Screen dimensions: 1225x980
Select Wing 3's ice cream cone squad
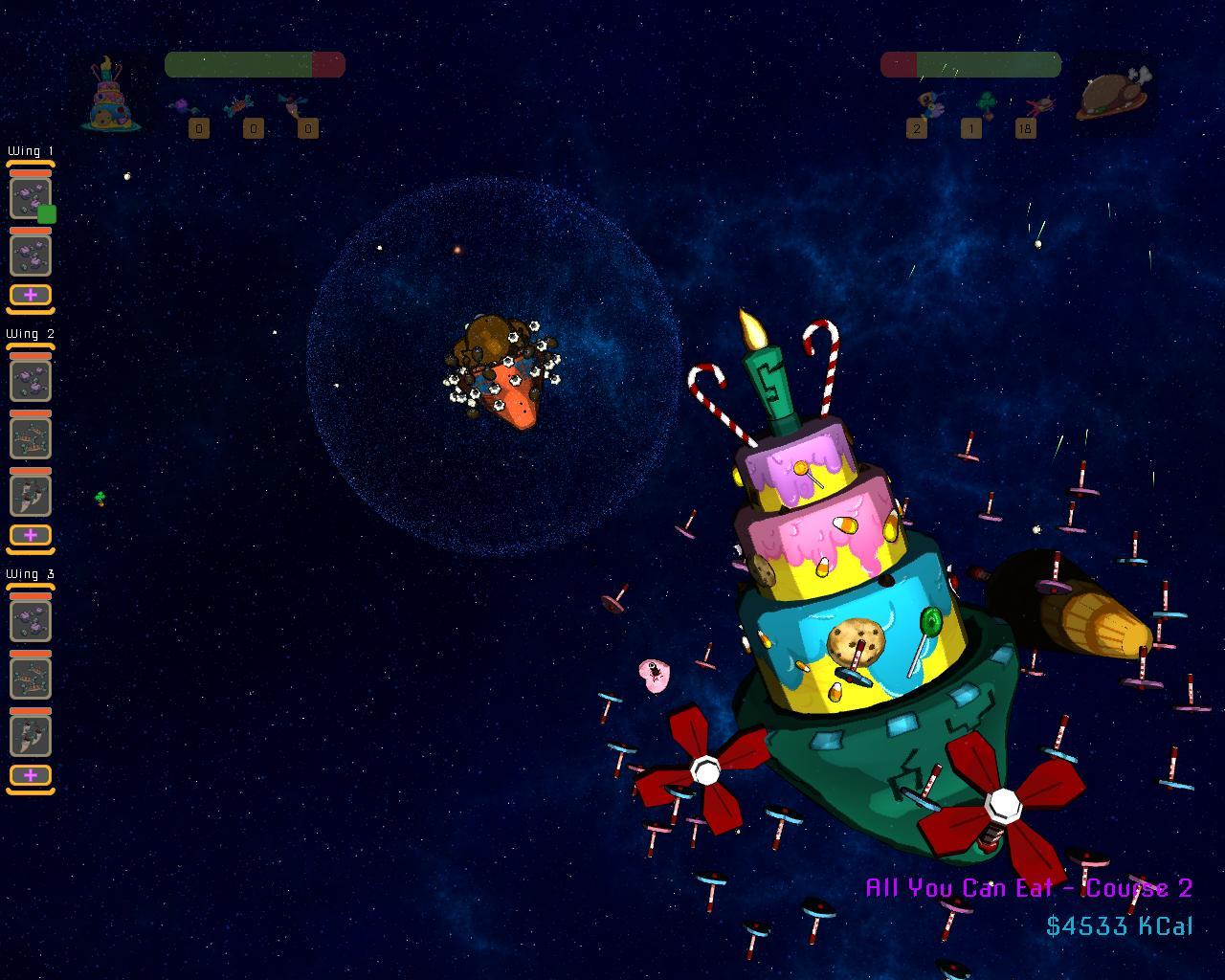click(31, 736)
